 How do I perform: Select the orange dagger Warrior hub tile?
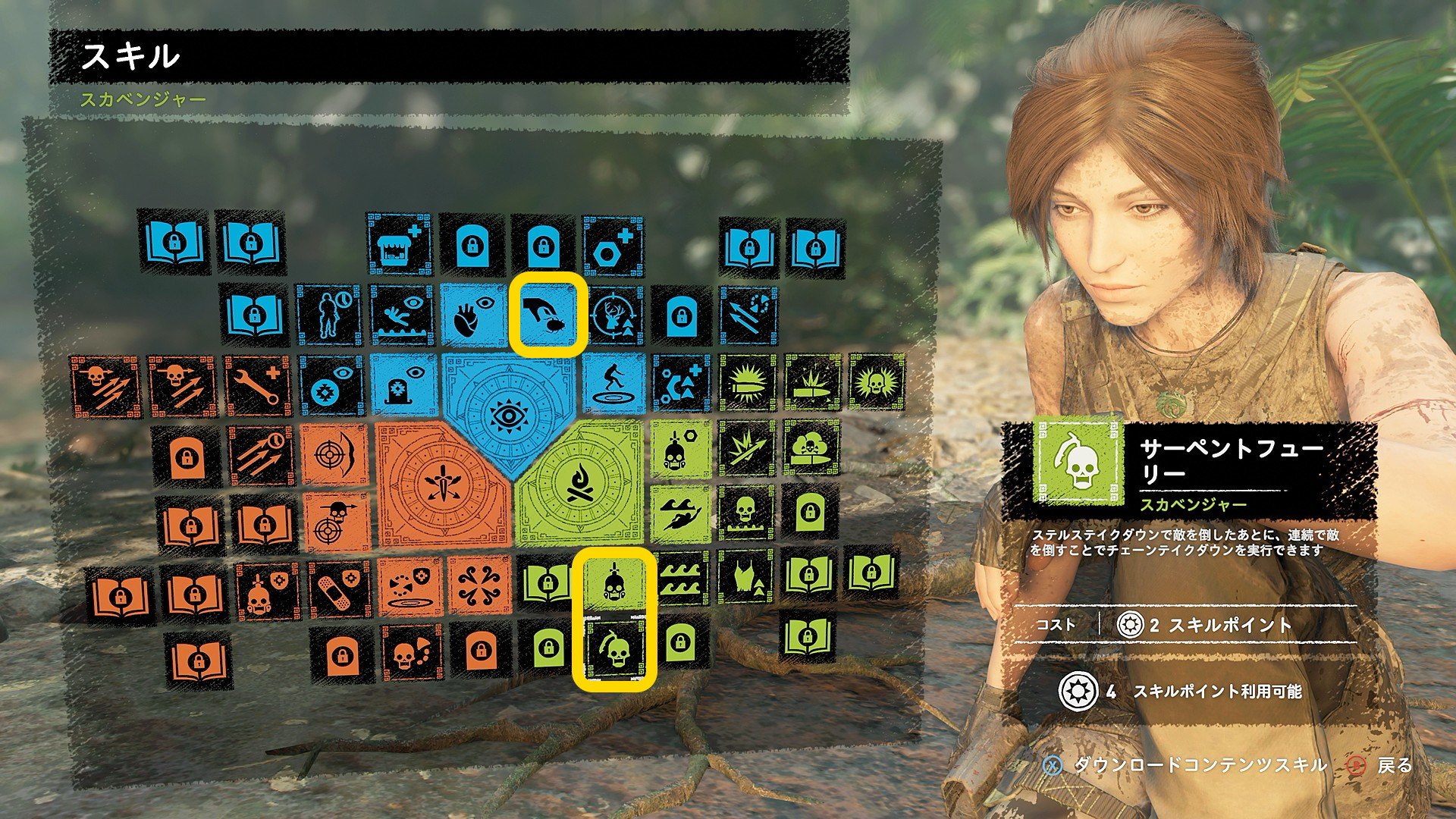point(438,486)
